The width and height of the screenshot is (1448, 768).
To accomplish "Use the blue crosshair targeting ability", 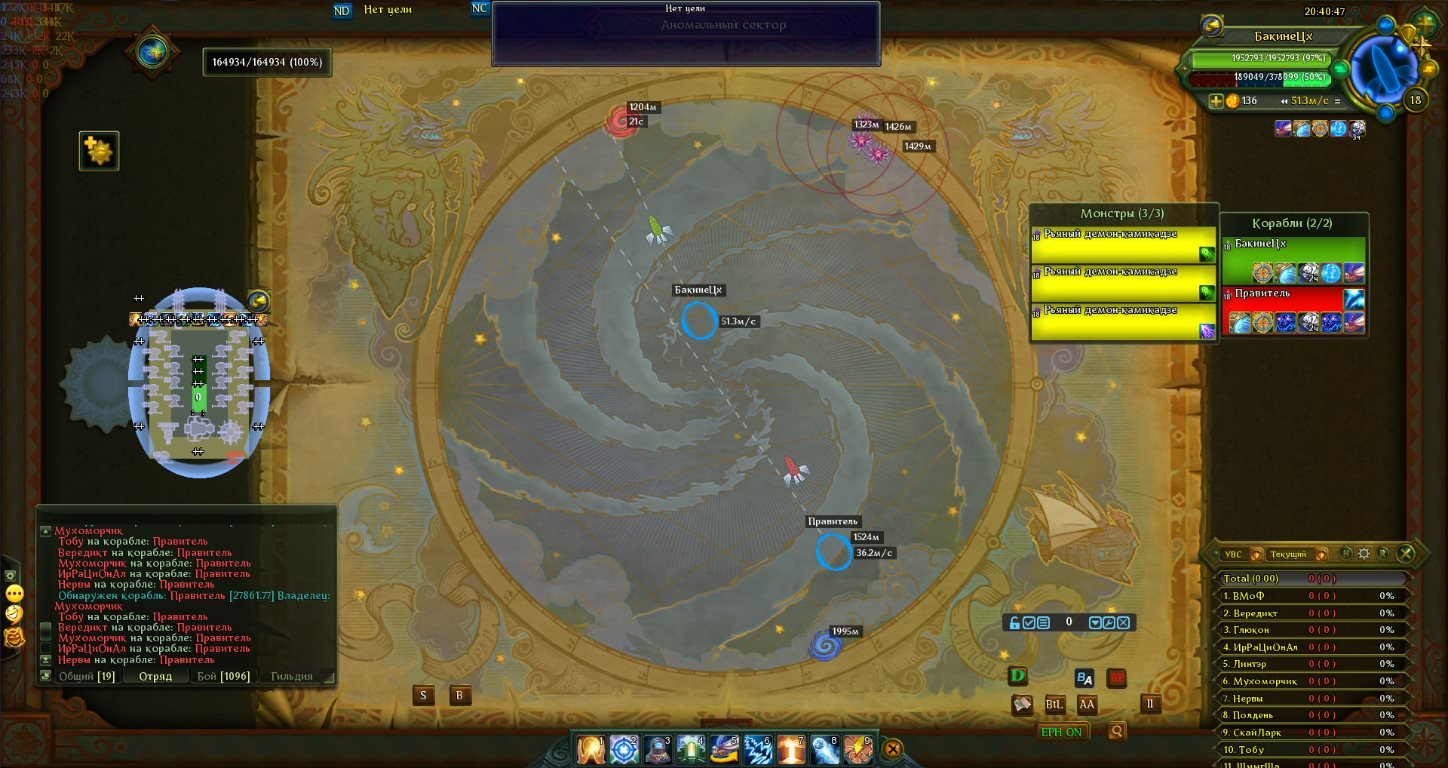I will [x=625, y=749].
